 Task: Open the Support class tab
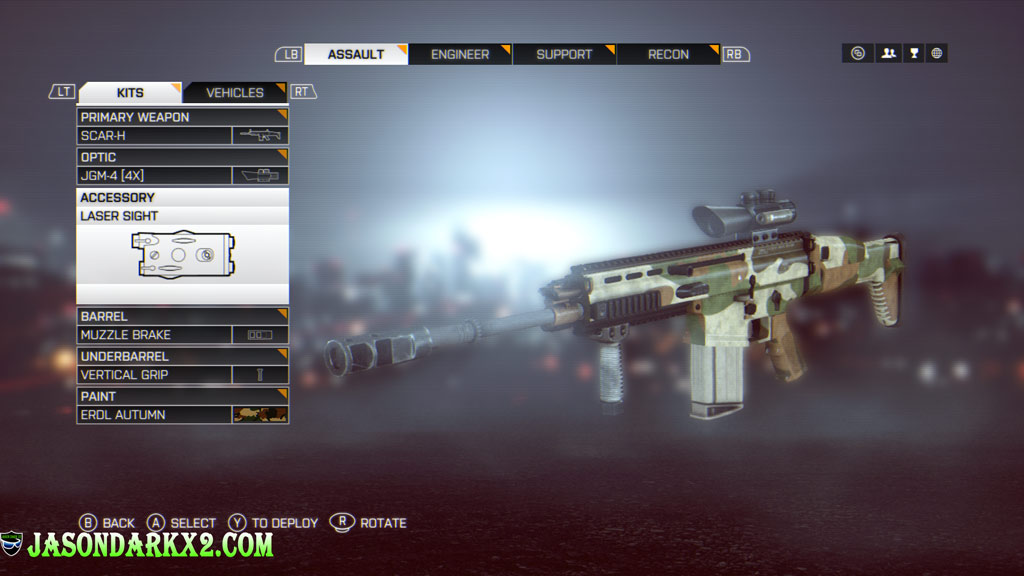(x=564, y=54)
